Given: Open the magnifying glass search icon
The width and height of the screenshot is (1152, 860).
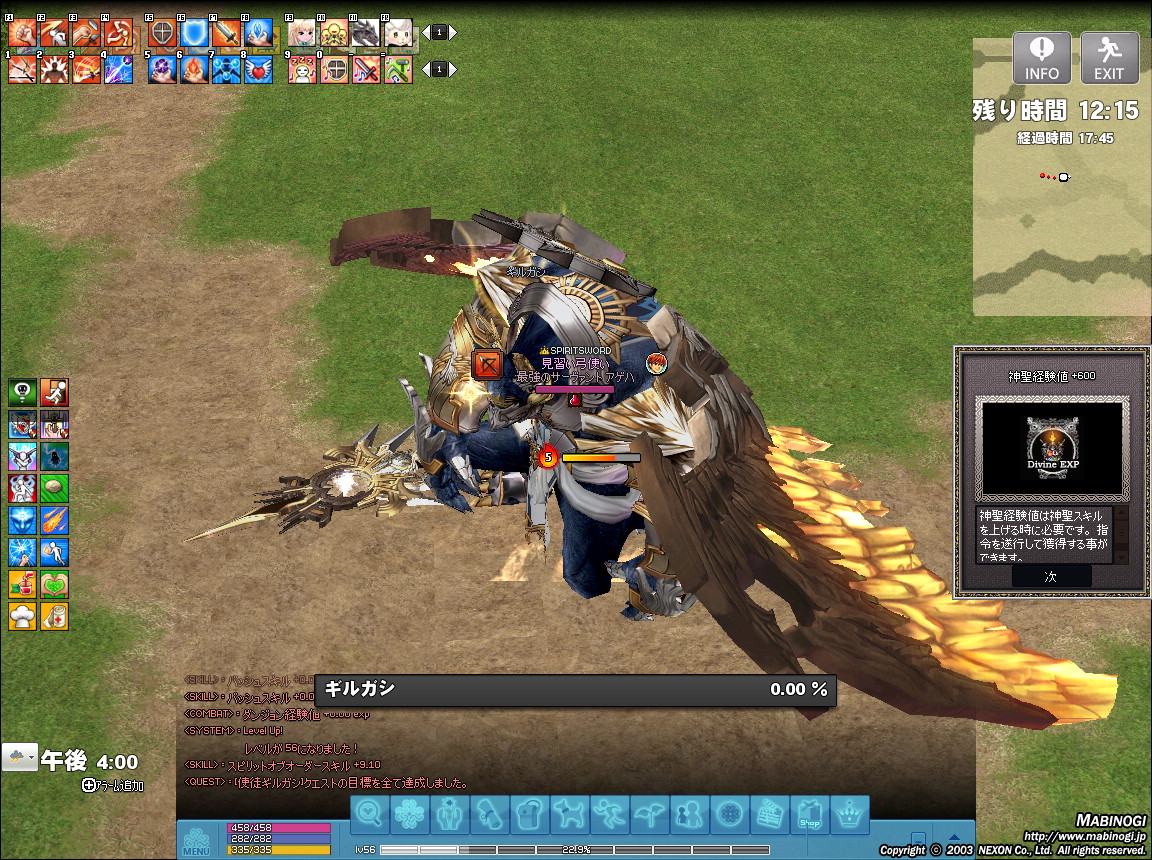Looking at the screenshot, I should click(369, 816).
